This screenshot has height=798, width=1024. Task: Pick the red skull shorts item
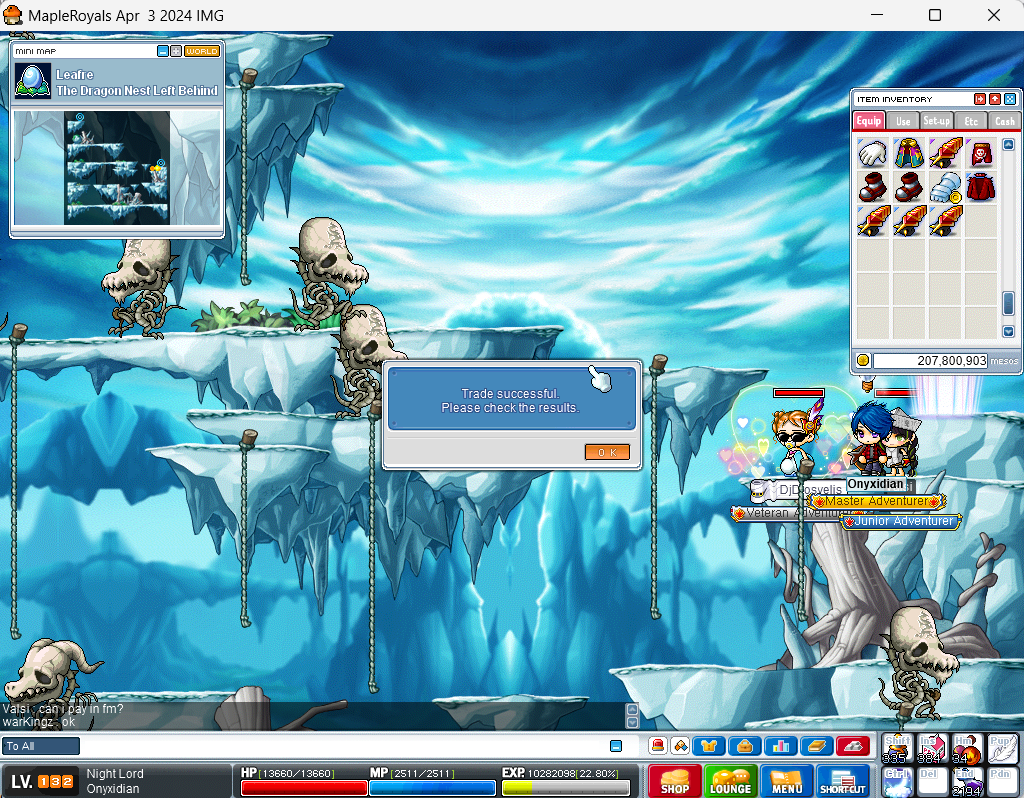pos(981,153)
